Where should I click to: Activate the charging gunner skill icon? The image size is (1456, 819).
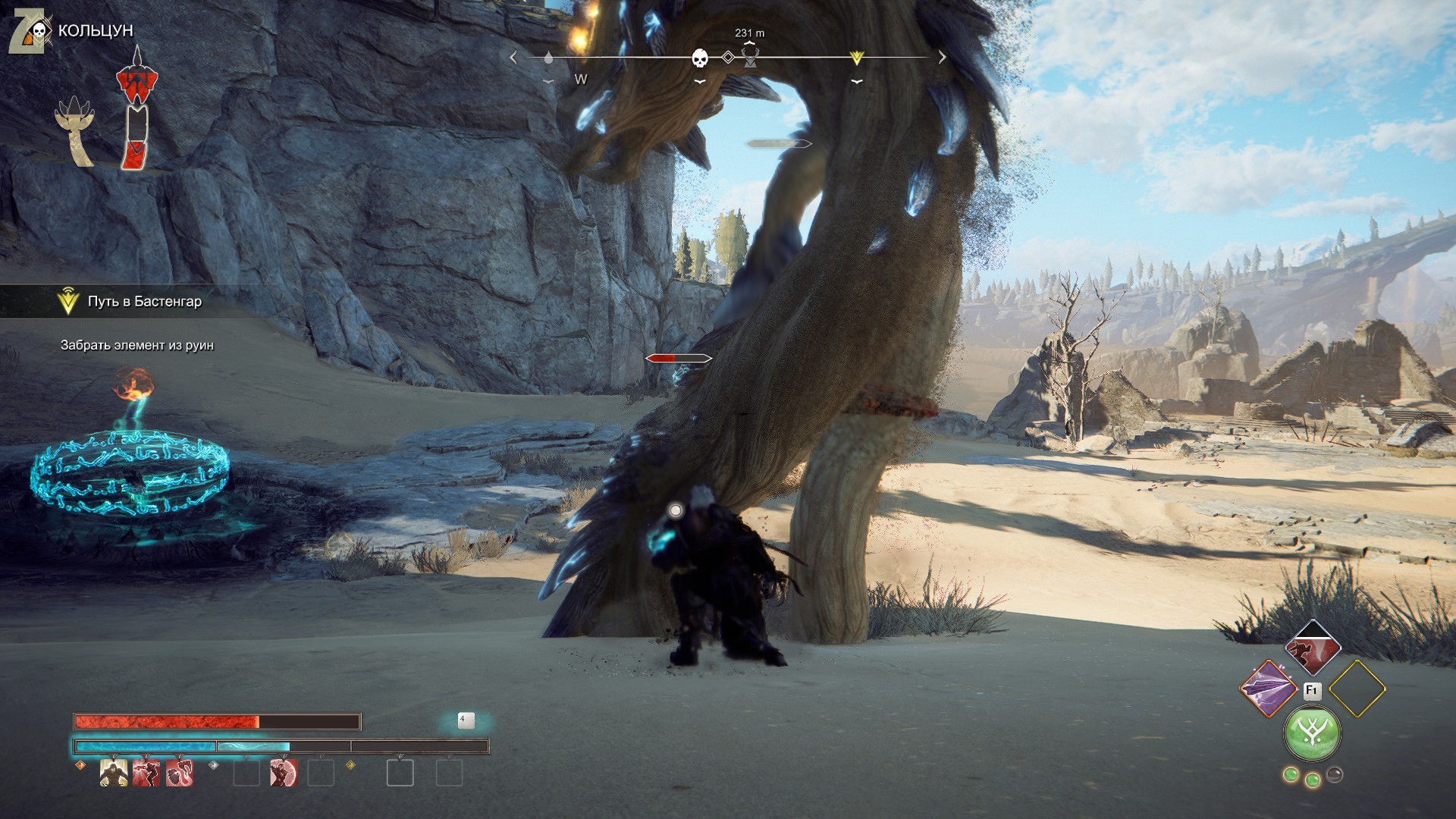tap(146, 773)
